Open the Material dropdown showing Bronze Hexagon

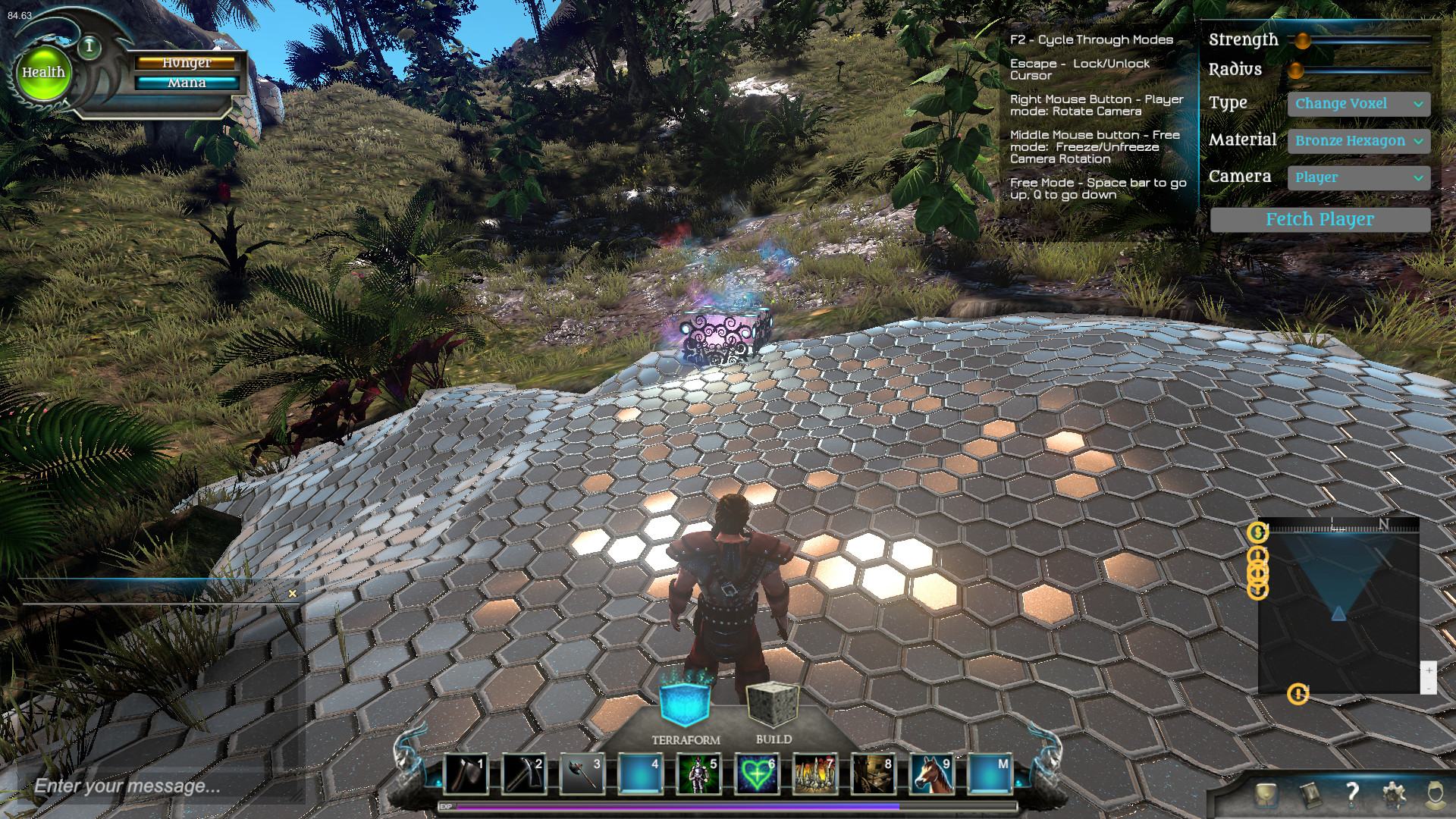point(1358,140)
